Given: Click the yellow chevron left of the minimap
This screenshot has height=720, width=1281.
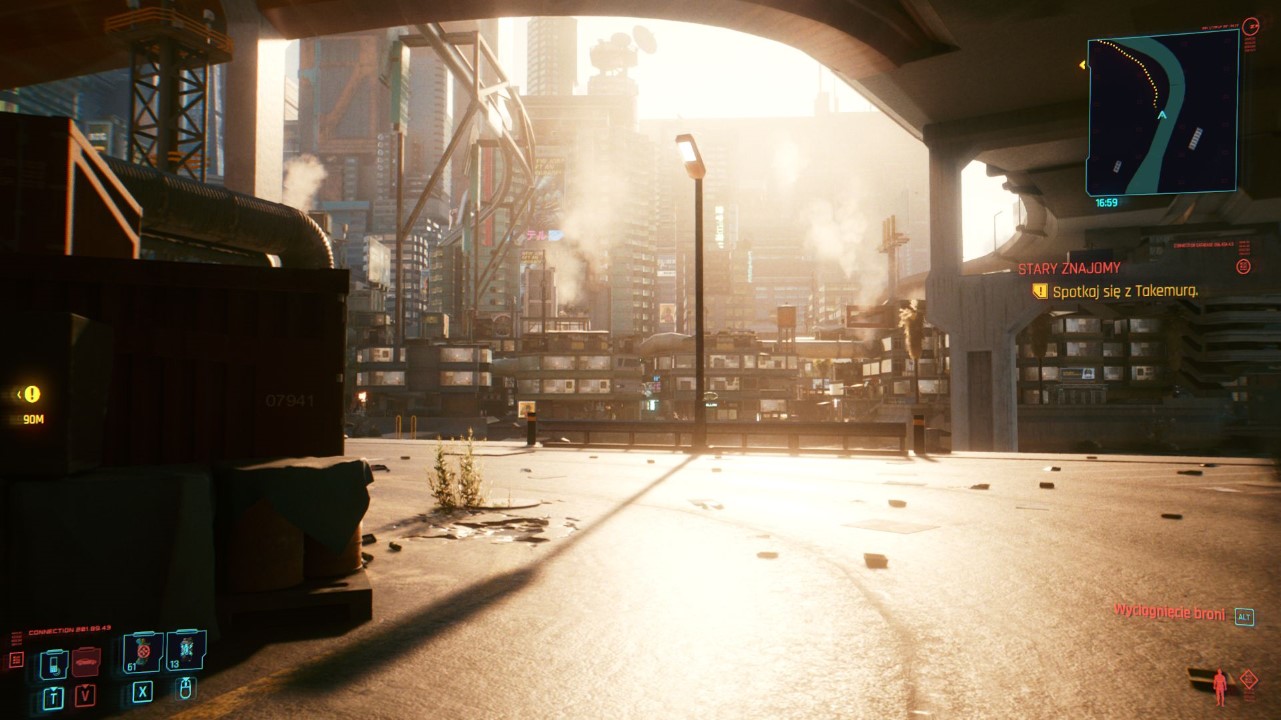Looking at the screenshot, I should coord(1083,63).
